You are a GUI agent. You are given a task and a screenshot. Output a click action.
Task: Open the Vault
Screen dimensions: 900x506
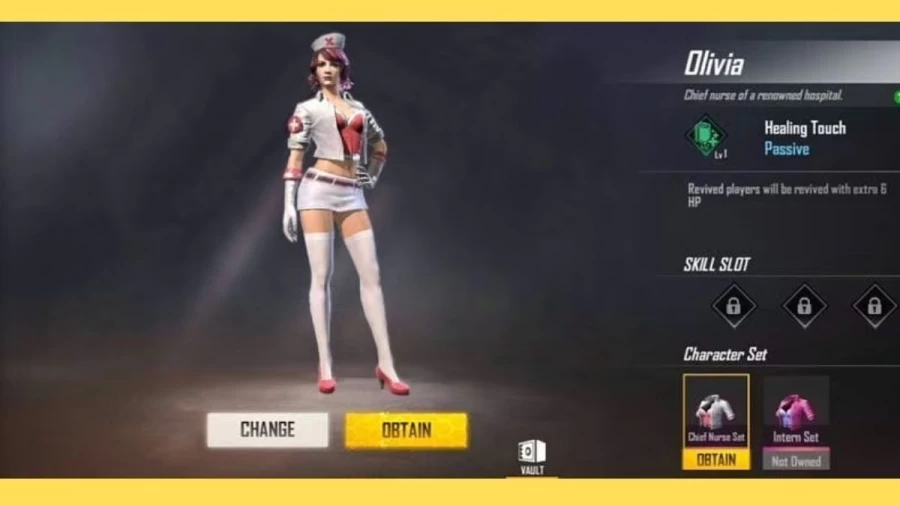coord(532,455)
